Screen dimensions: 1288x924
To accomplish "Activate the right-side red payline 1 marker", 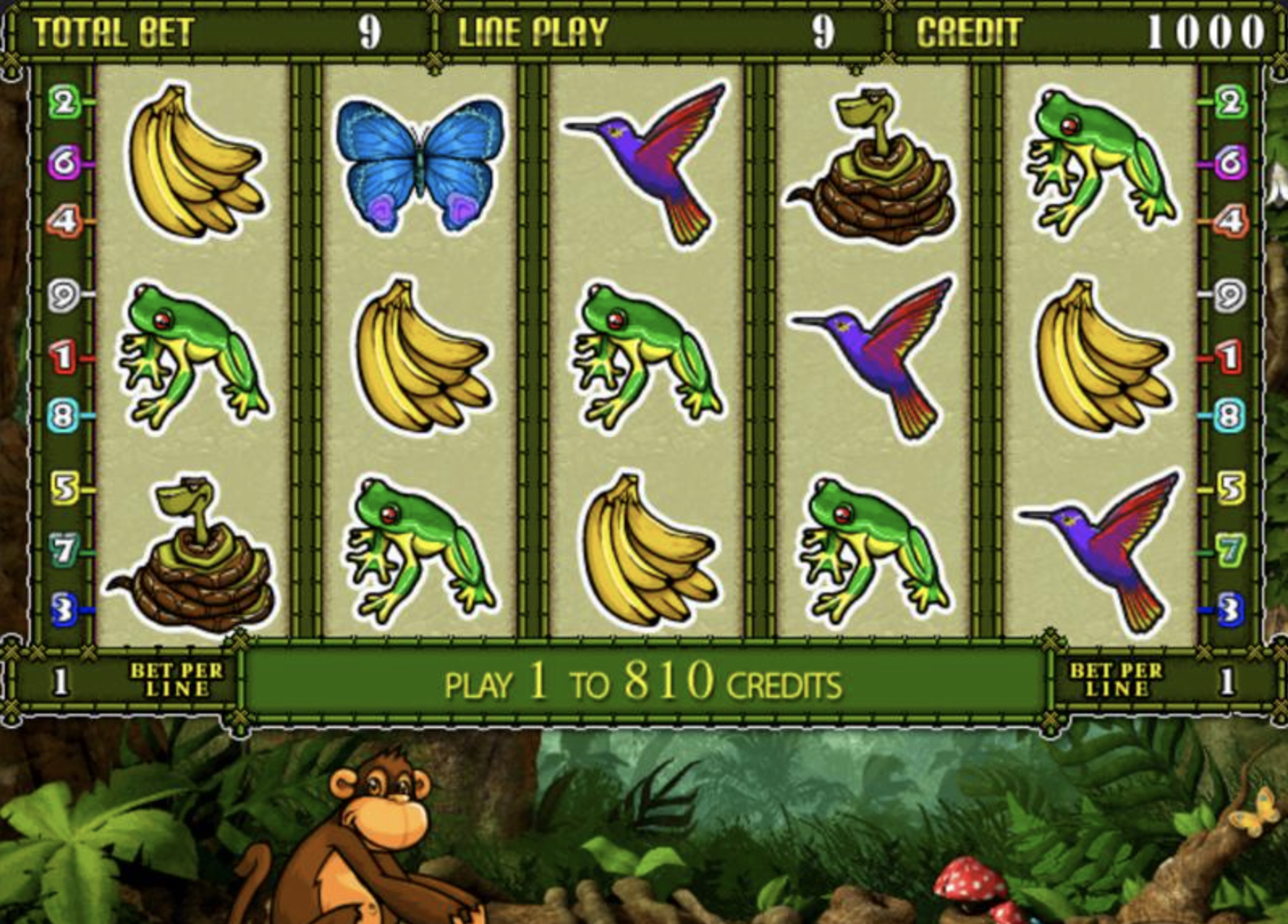I will 1229,356.
